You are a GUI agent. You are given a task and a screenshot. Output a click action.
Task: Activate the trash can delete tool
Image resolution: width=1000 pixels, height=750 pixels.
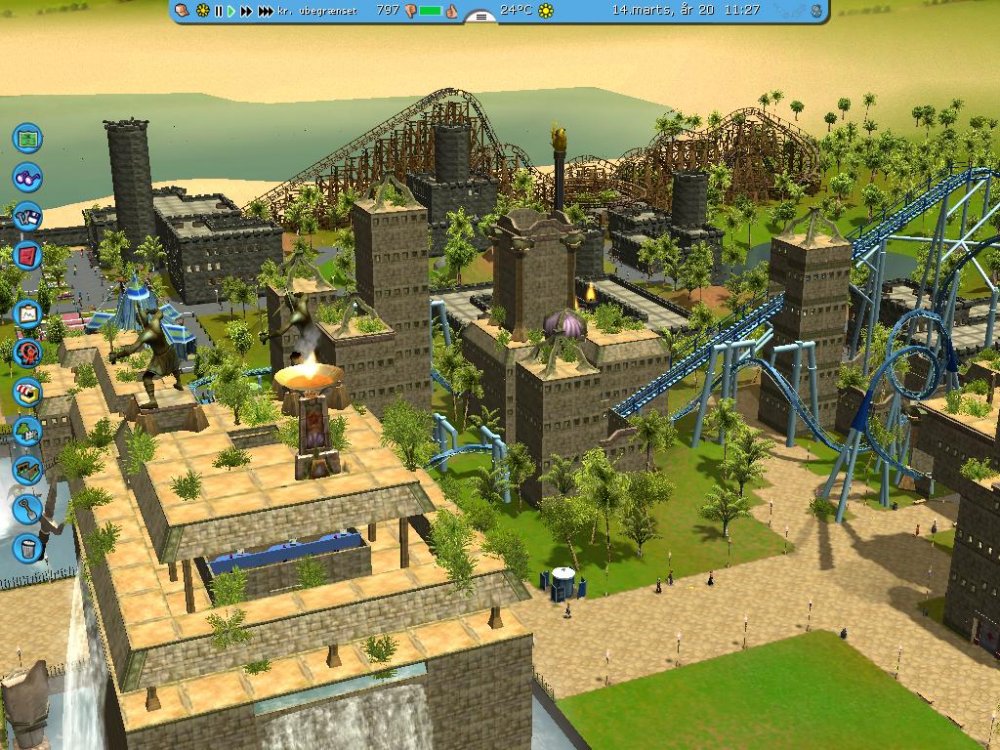coord(27,548)
